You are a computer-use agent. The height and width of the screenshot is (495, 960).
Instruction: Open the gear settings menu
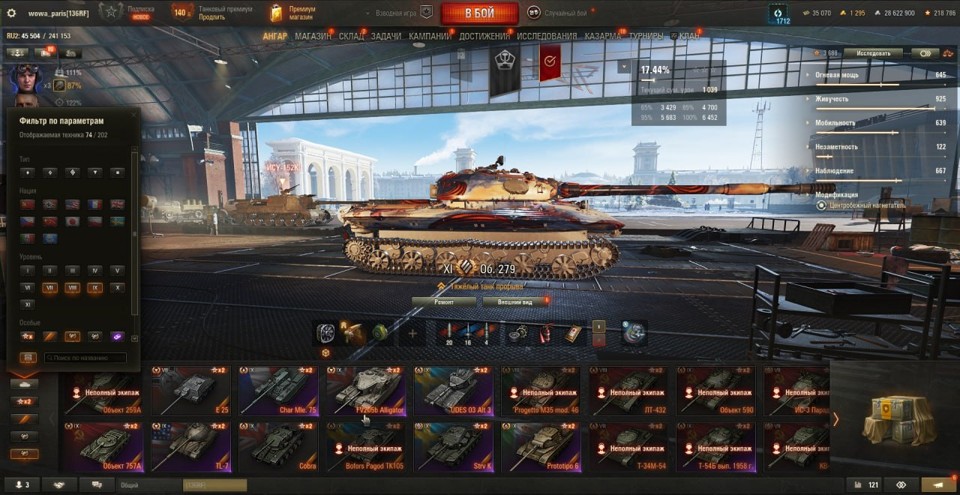click(12, 13)
